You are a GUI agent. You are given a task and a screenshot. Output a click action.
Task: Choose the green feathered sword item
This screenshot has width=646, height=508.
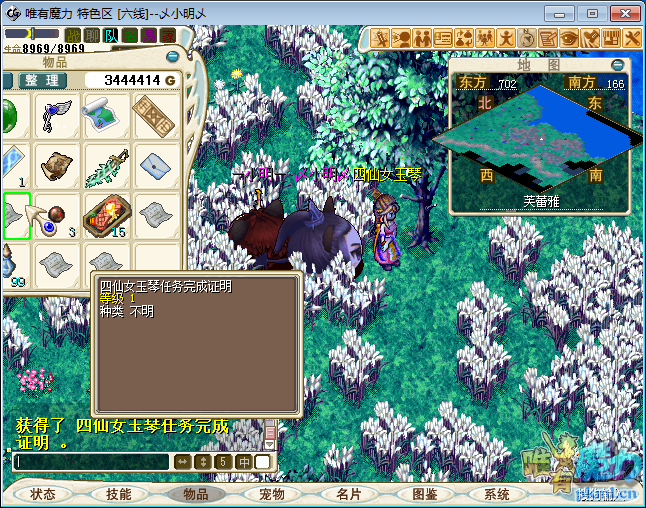pos(106,166)
